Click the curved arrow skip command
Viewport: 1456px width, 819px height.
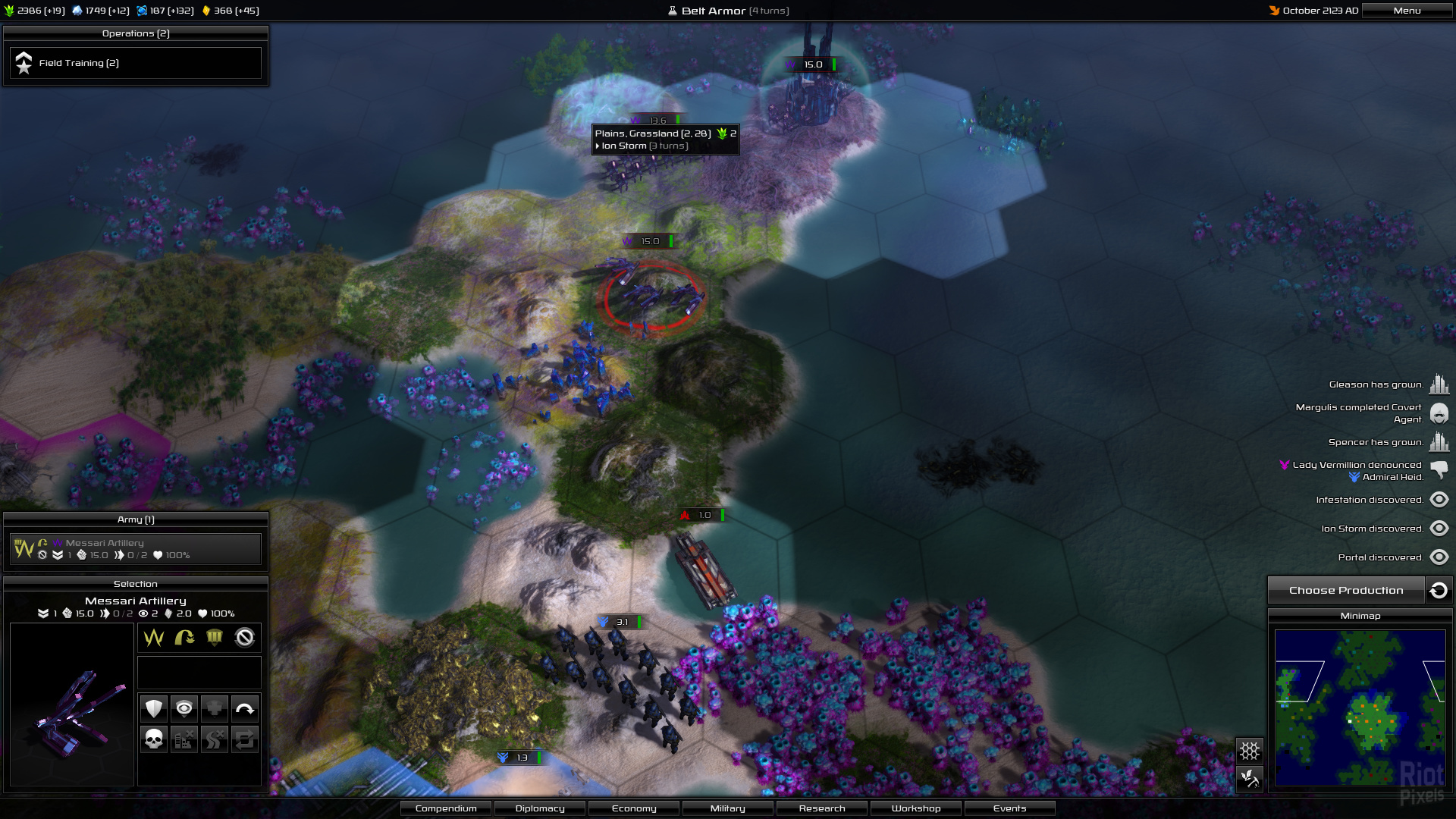point(244,709)
